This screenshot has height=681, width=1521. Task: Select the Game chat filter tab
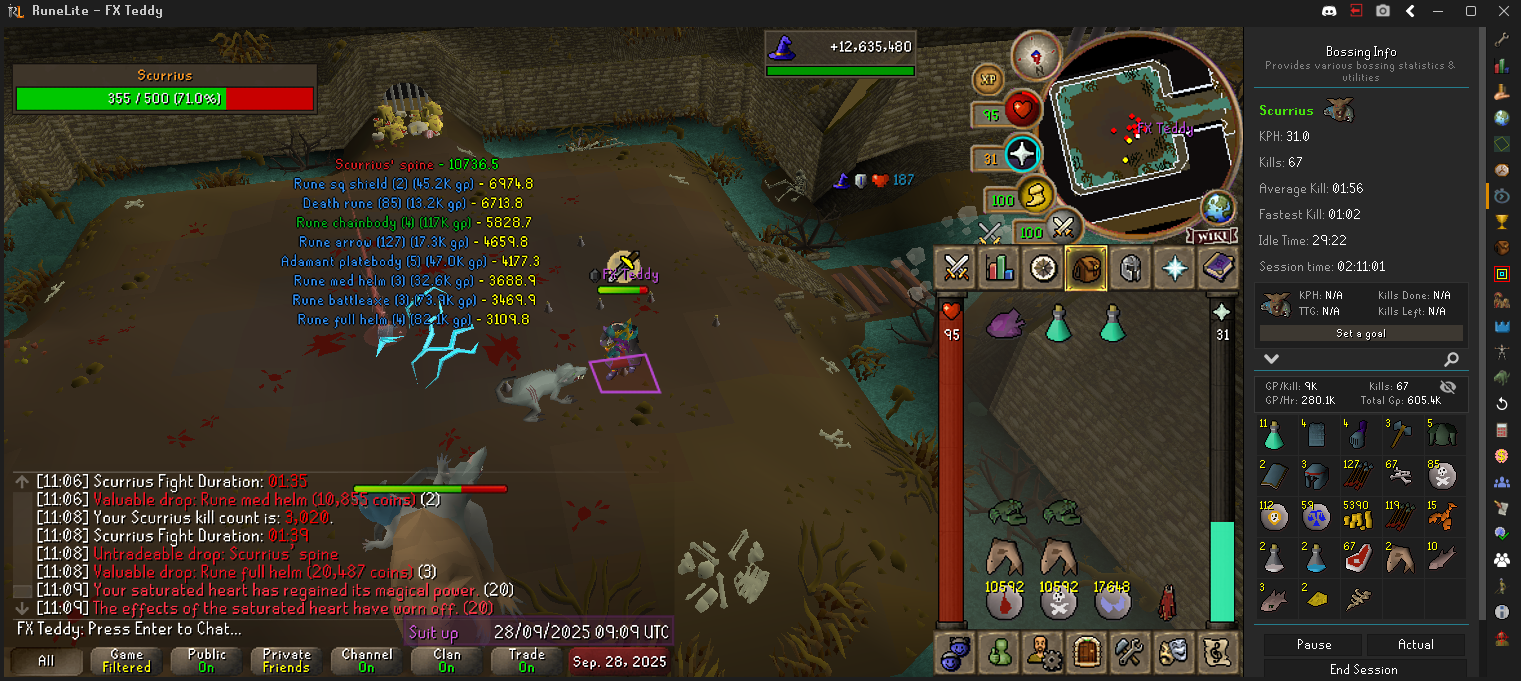[127, 661]
